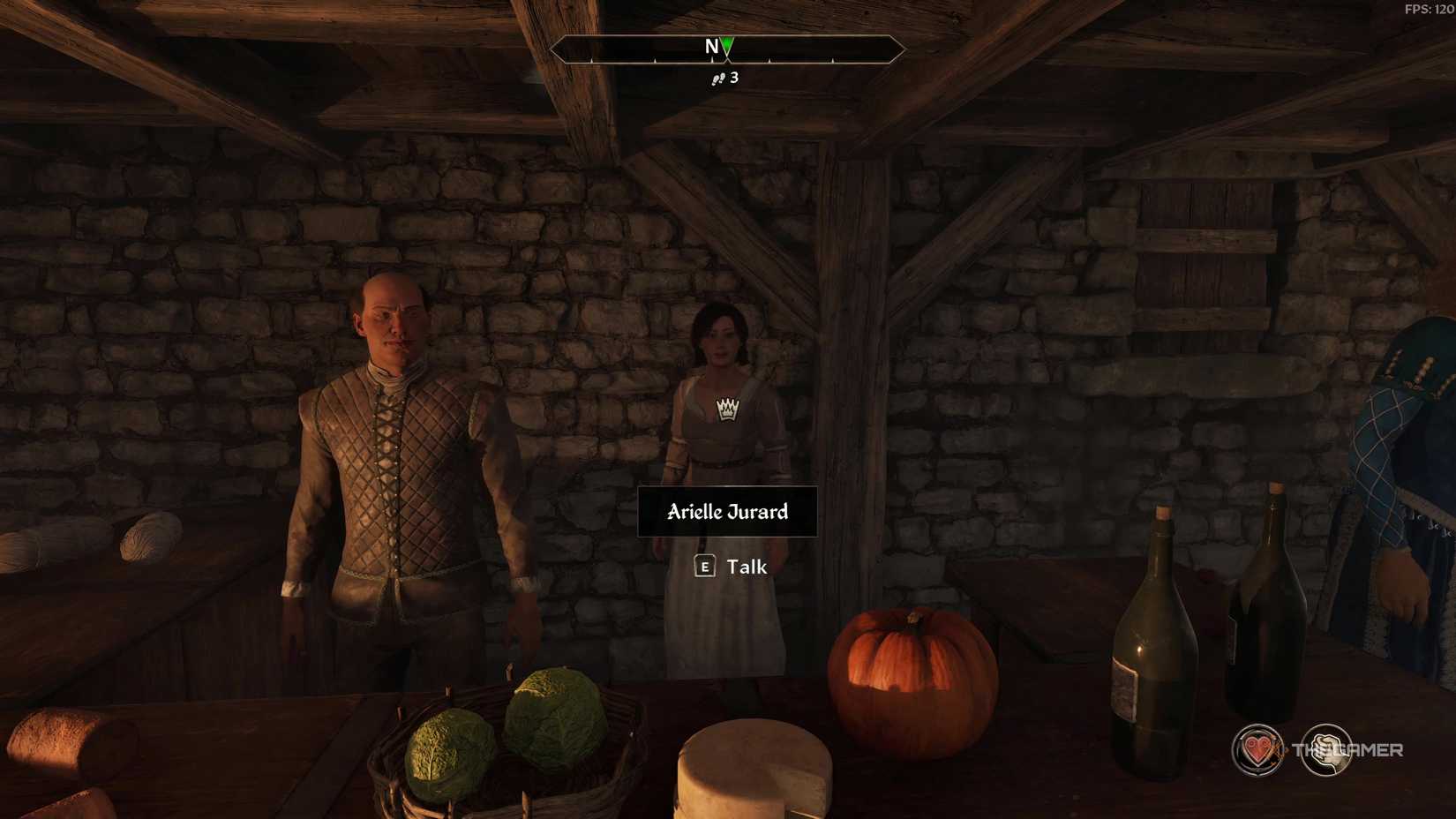Toggle the health status ring display
The height and width of the screenshot is (819, 1456).
pos(1257,751)
